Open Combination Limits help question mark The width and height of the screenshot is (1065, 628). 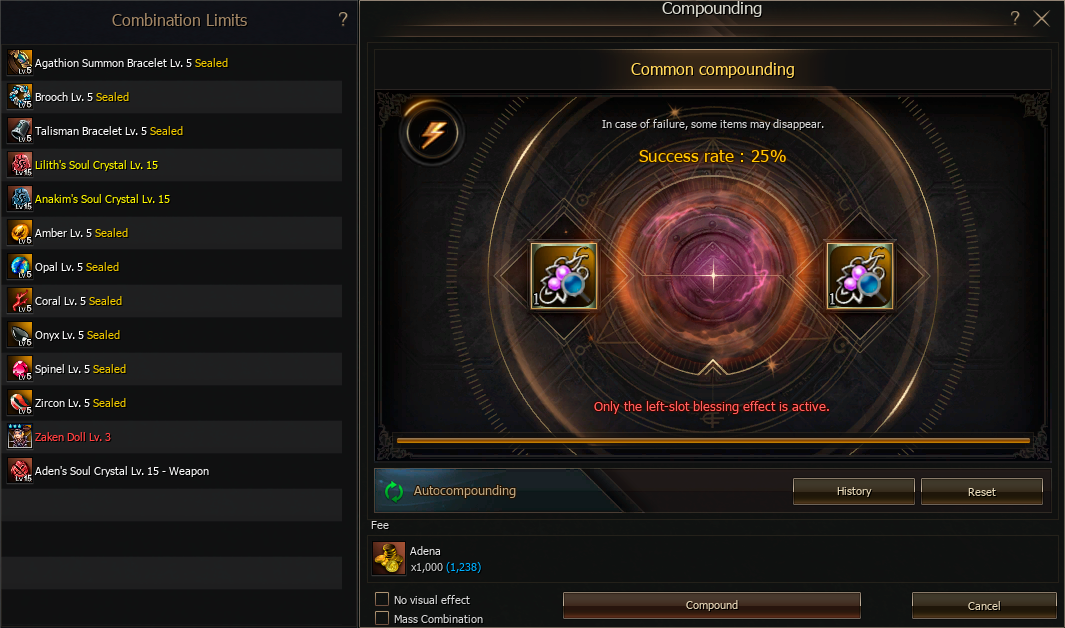343,19
